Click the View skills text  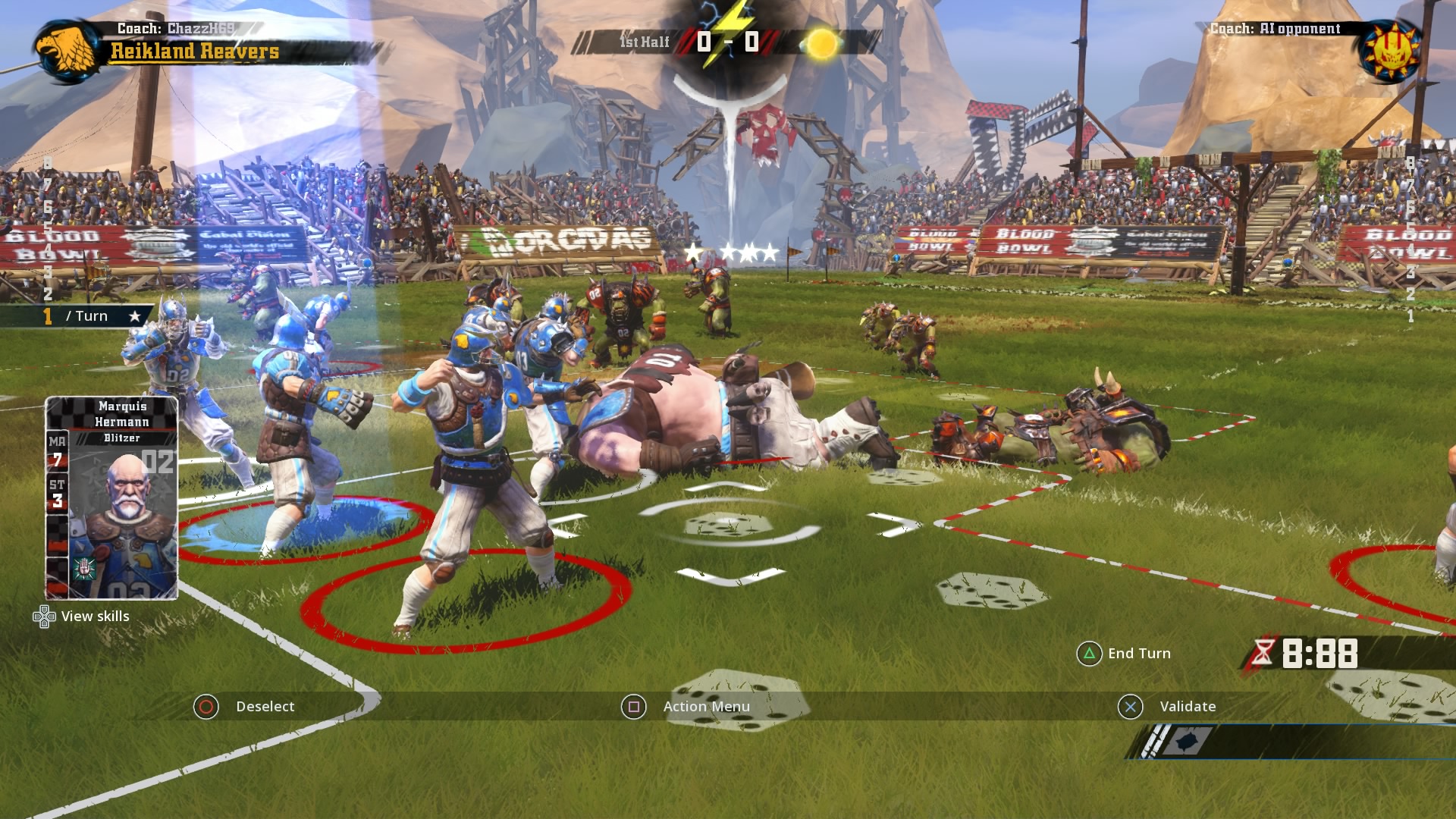pyautogui.click(x=96, y=617)
